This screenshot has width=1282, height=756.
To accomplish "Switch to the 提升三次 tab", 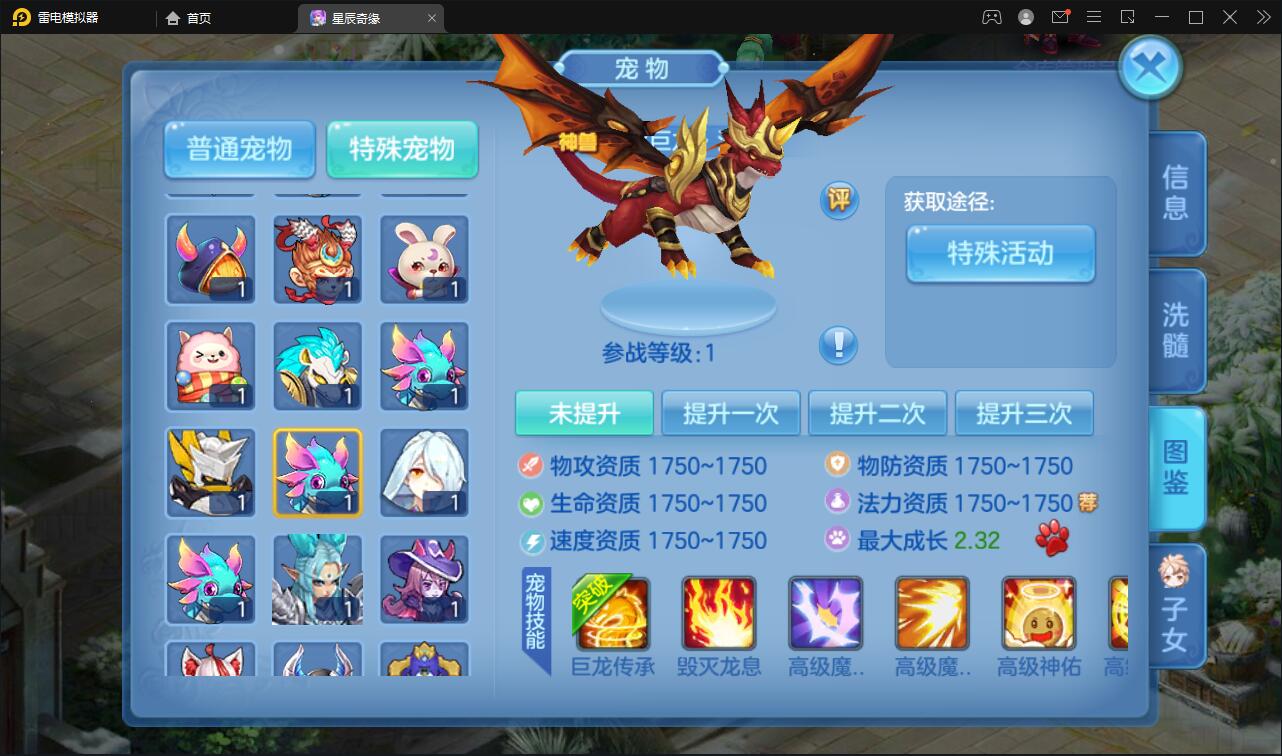I will (1024, 412).
